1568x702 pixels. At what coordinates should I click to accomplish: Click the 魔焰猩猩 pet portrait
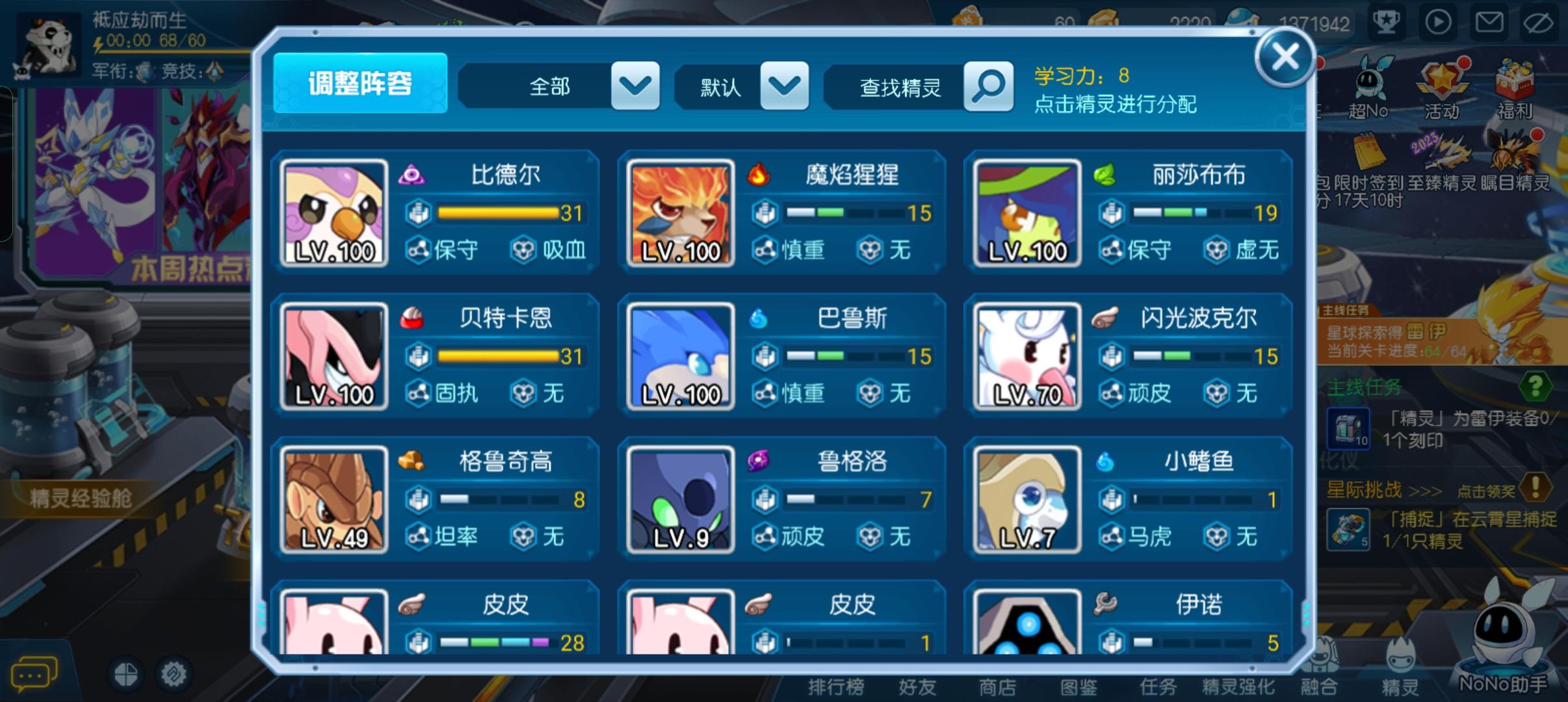click(x=681, y=213)
